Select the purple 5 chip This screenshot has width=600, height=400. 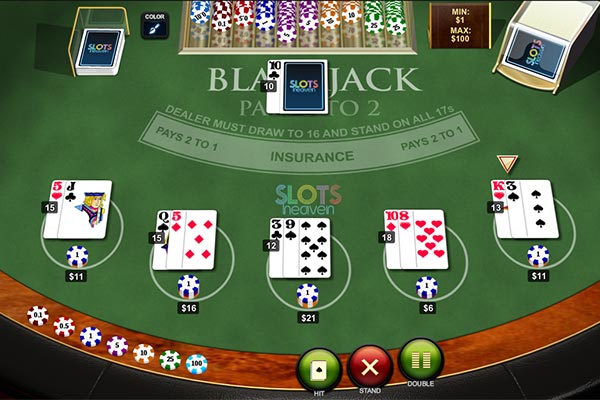117,346
